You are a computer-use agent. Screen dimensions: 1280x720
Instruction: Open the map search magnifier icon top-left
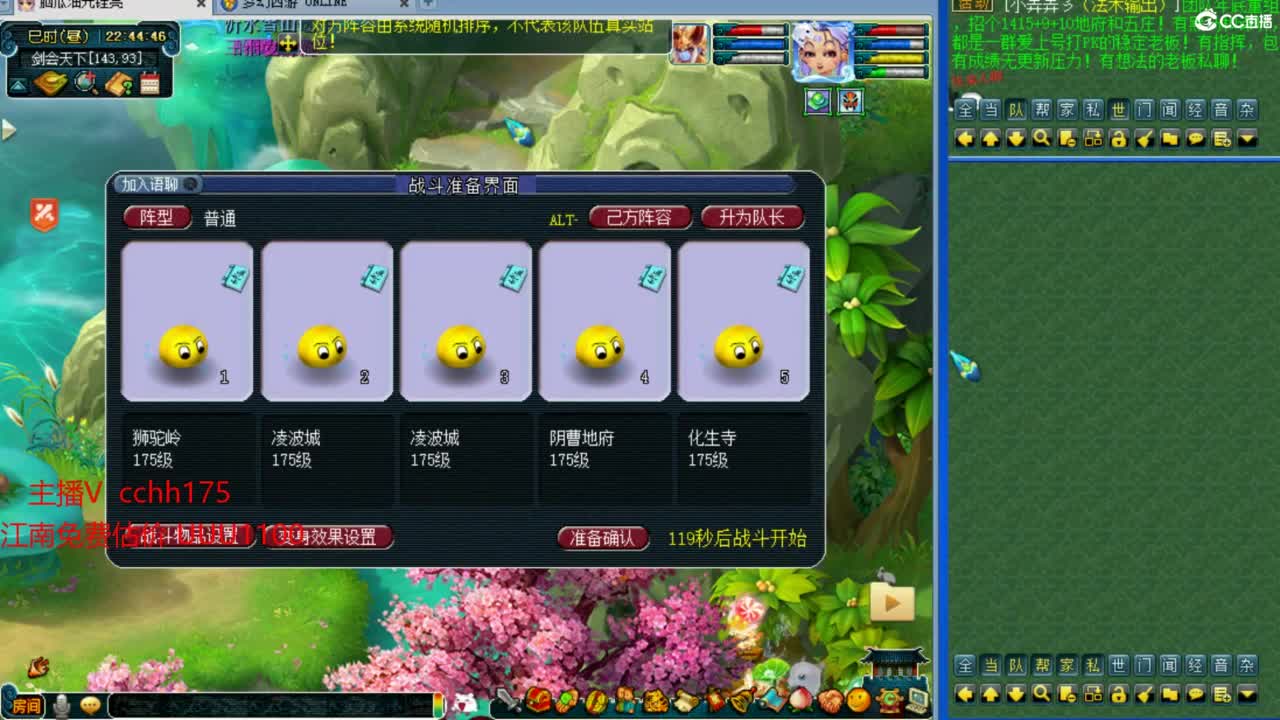tap(85, 83)
